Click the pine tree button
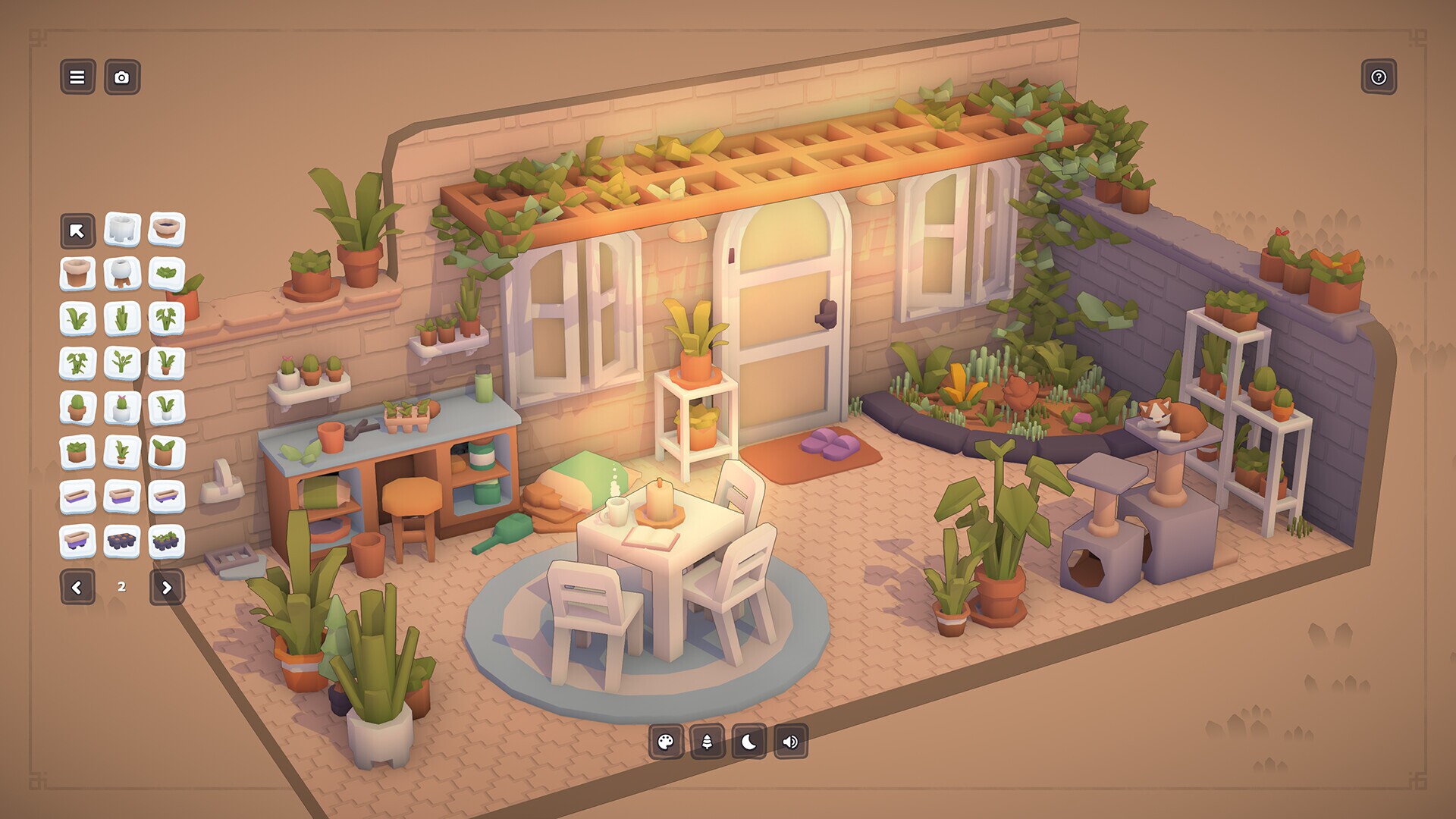This screenshot has width=1456, height=819. [x=707, y=742]
